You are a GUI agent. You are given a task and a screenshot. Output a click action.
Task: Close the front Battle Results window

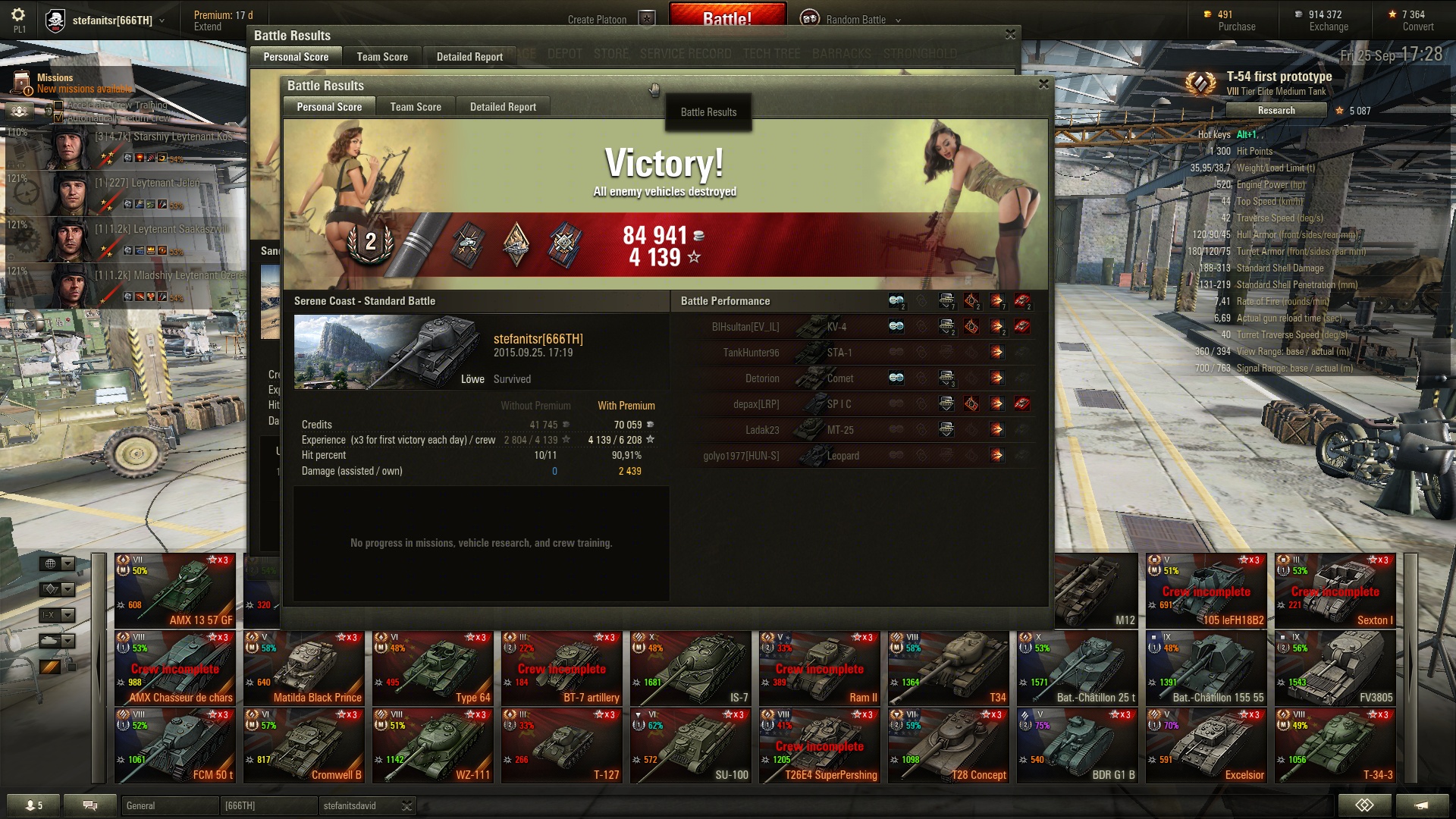point(1043,84)
